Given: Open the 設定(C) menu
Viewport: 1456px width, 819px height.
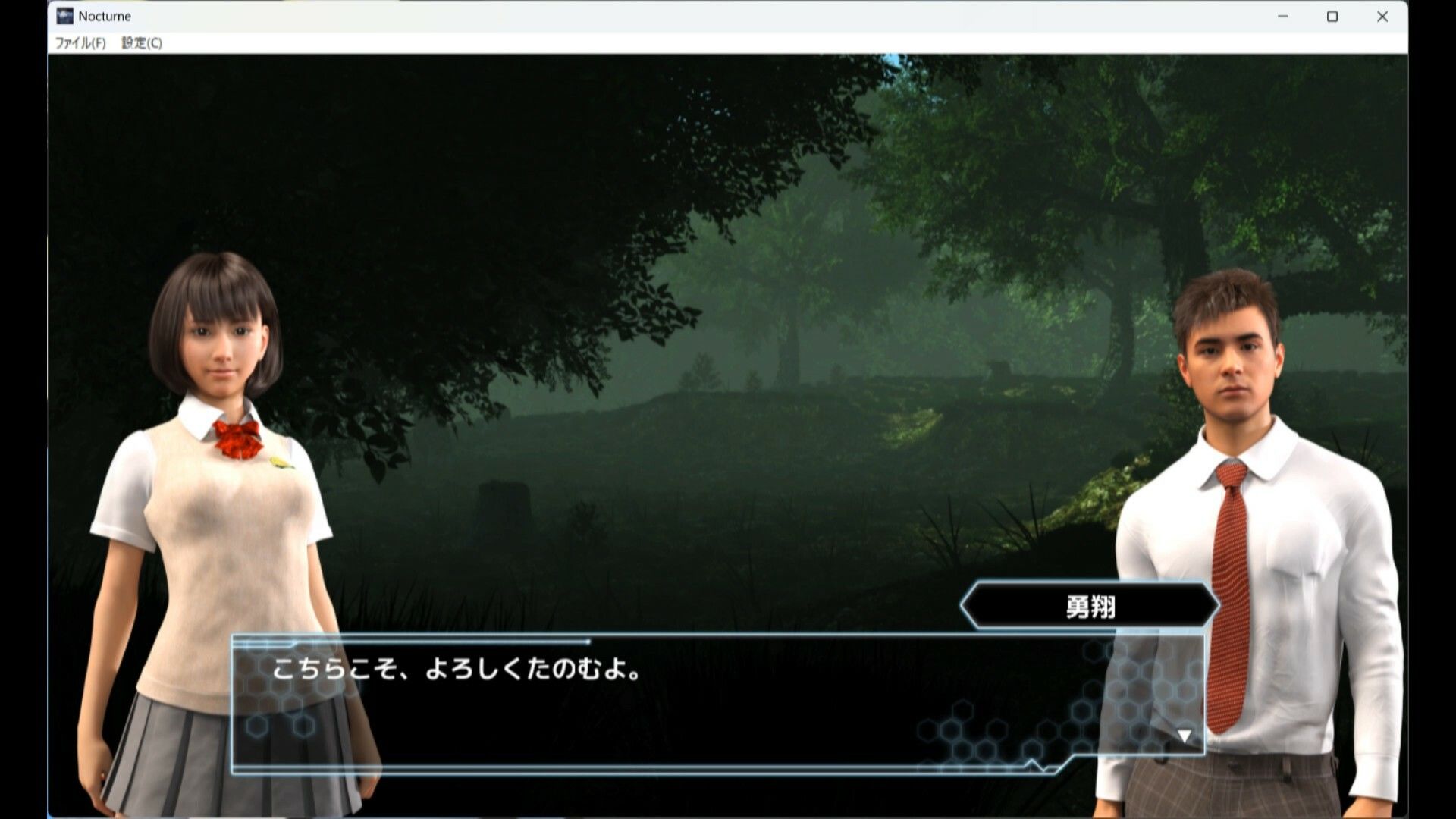Looking at the screenshot, I should coord(143,43).
